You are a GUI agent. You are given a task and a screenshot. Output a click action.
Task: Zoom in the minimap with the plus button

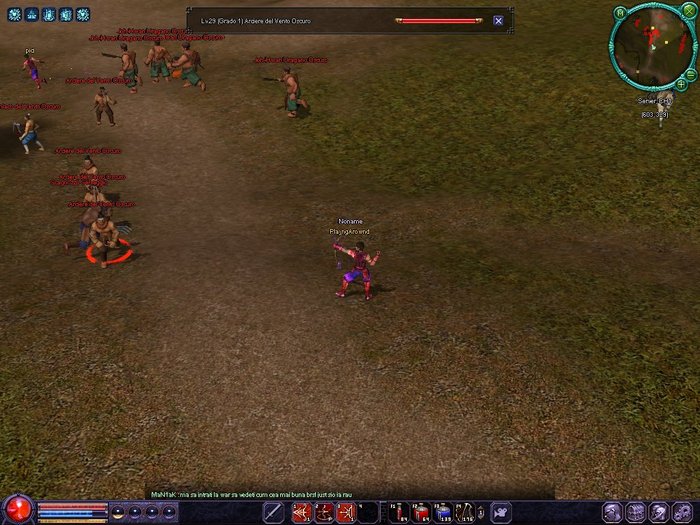pyautogui.click(x=682, y=84)
